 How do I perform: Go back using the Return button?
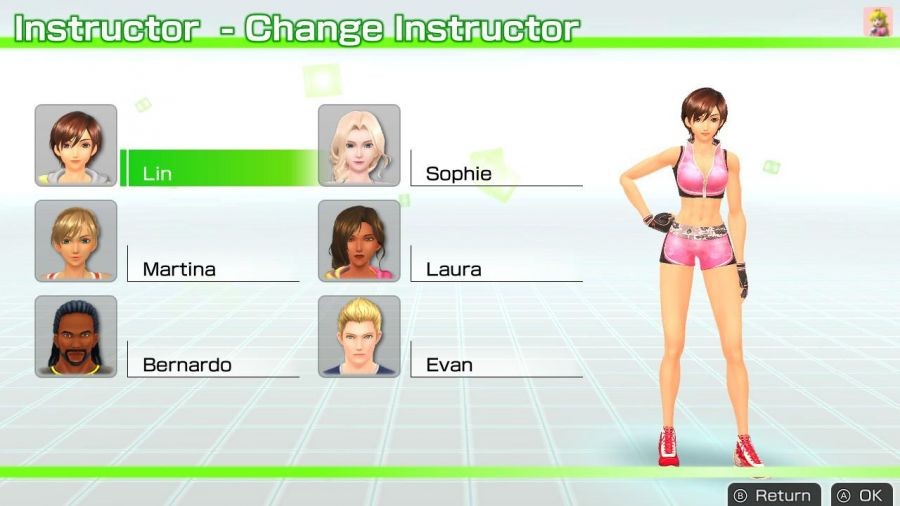pos(773,495)
